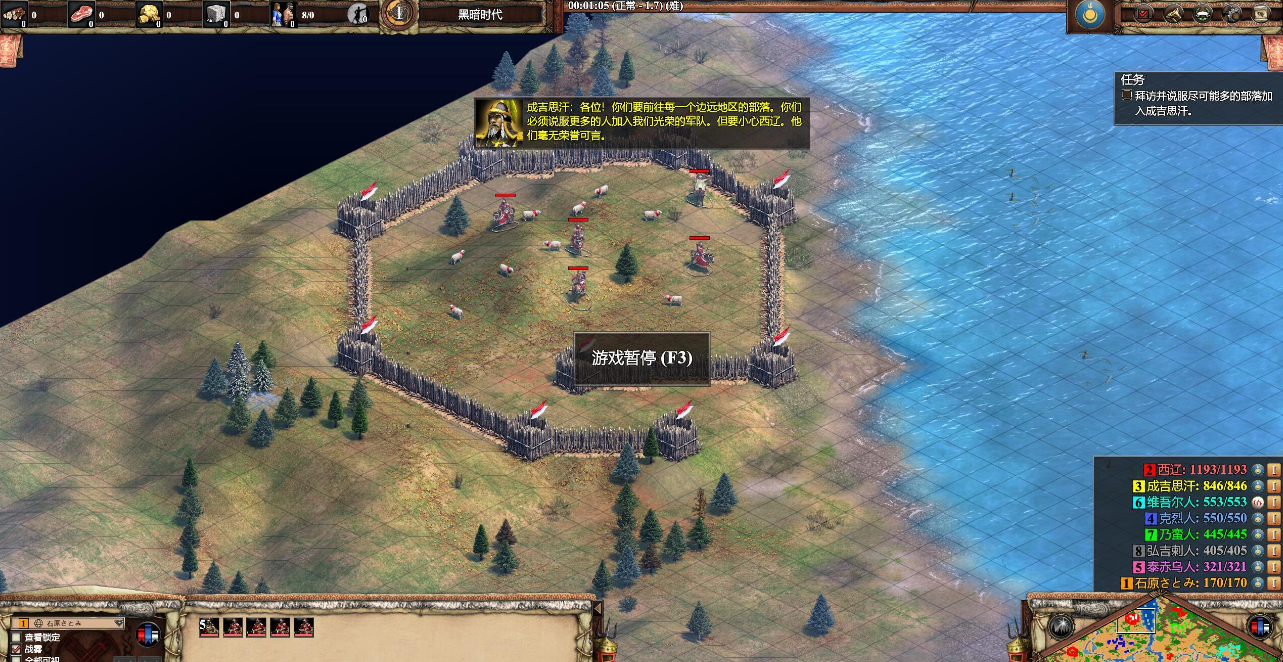
Task: Click the ribbon button beside the minimap
Action: pyautogui.click(x=1260, y=625)
